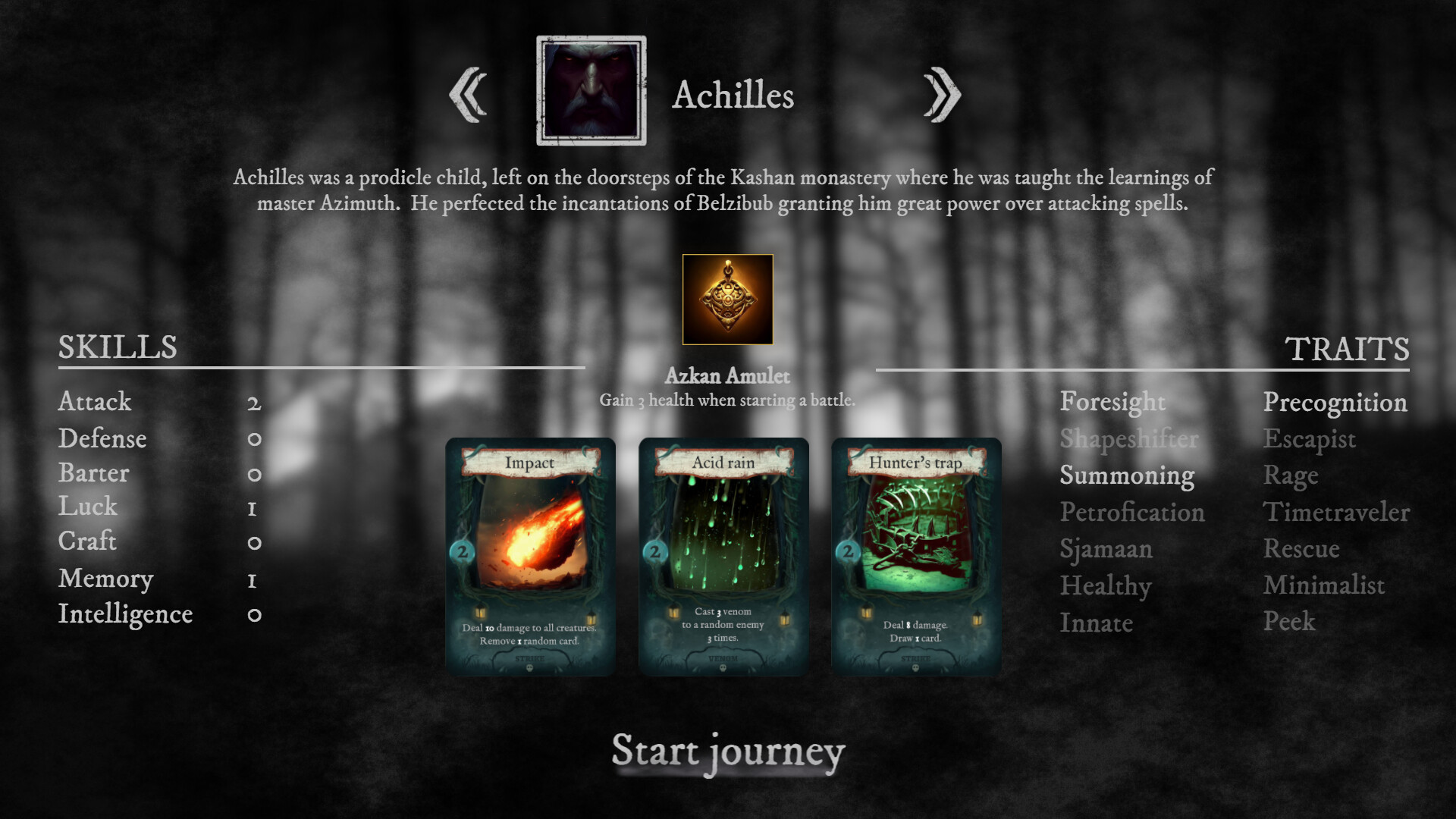
Task: Select the Minimalist trait
Action: (x=1324, y=585)
